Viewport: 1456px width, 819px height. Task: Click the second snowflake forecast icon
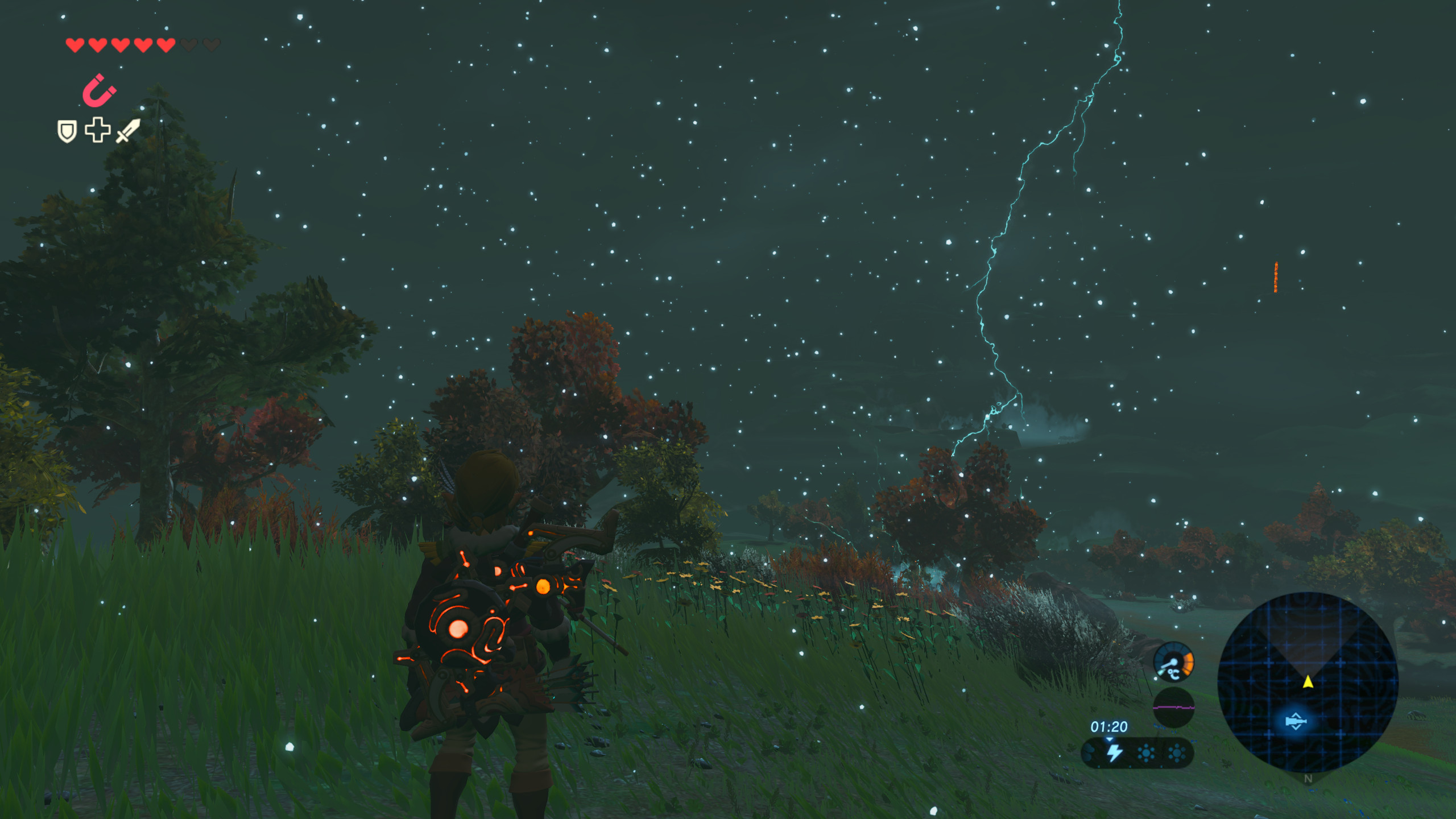tap(1176, 752)
